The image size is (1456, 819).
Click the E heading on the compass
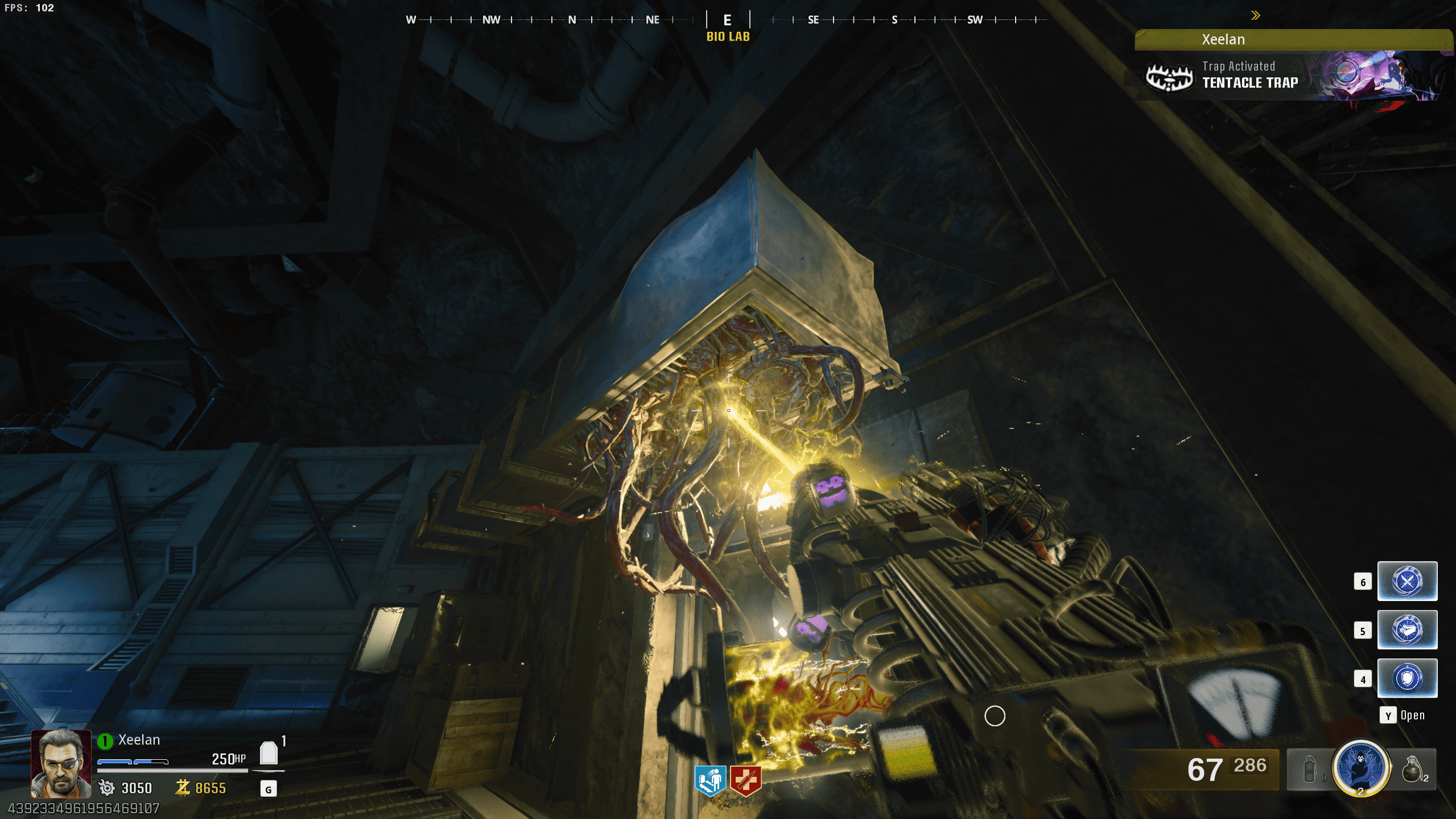[x=727, y=20]
